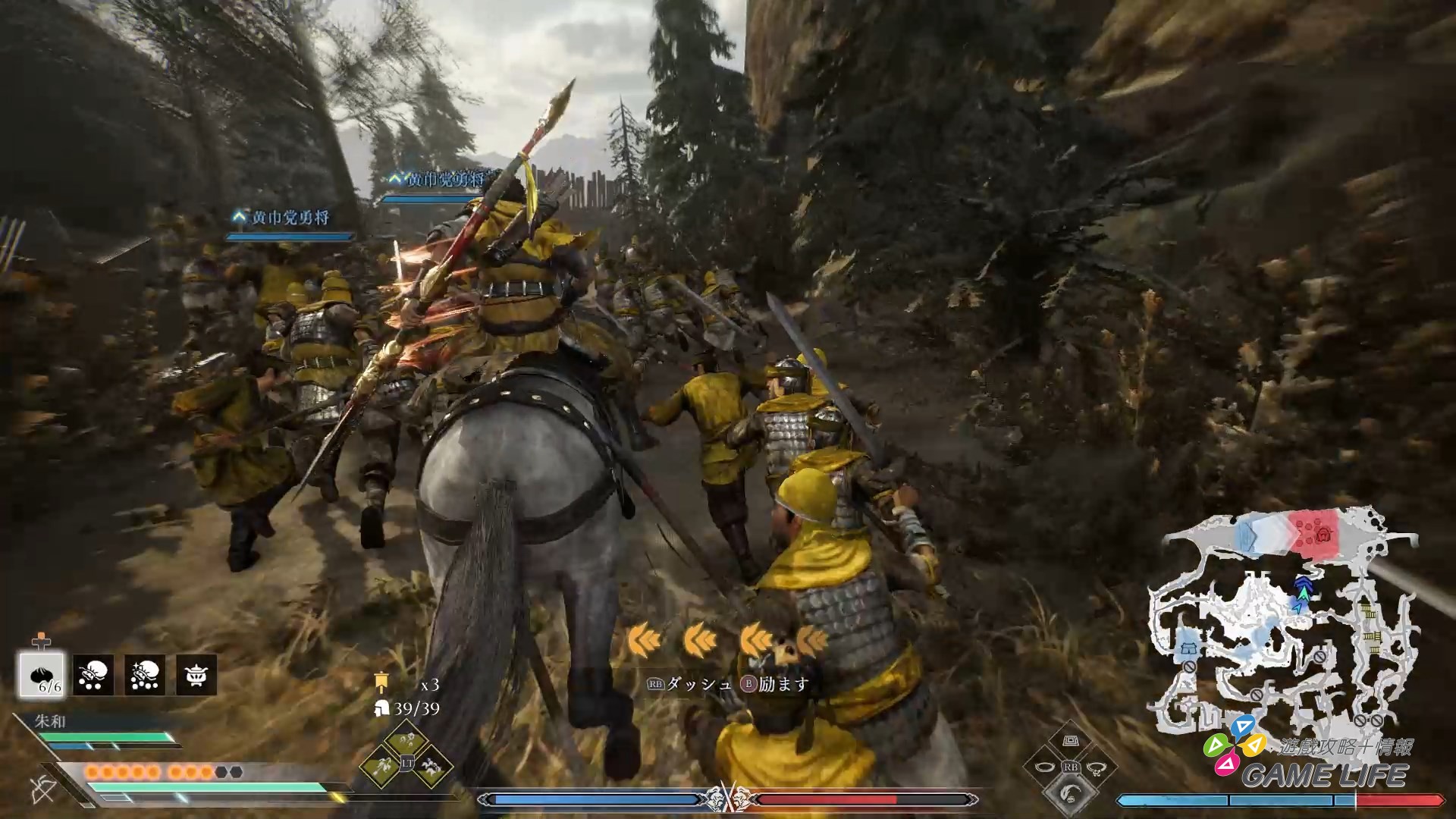Click the necklace accessory icon near RB prompt

click(1097, 769)
